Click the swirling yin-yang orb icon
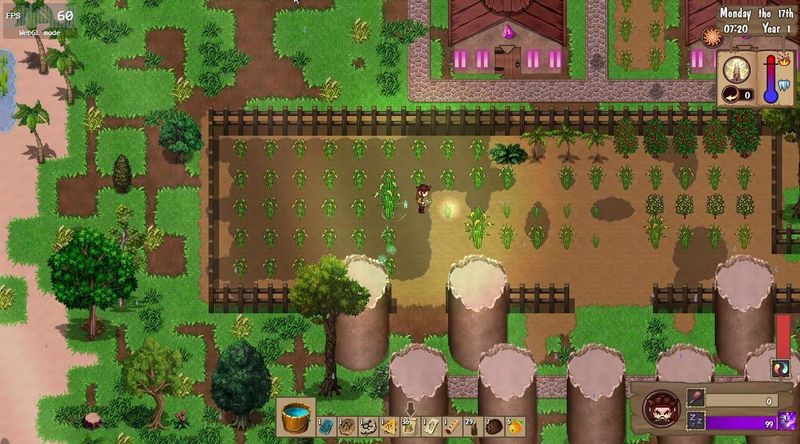The image size is (800, 444). (x=782, y=368)
